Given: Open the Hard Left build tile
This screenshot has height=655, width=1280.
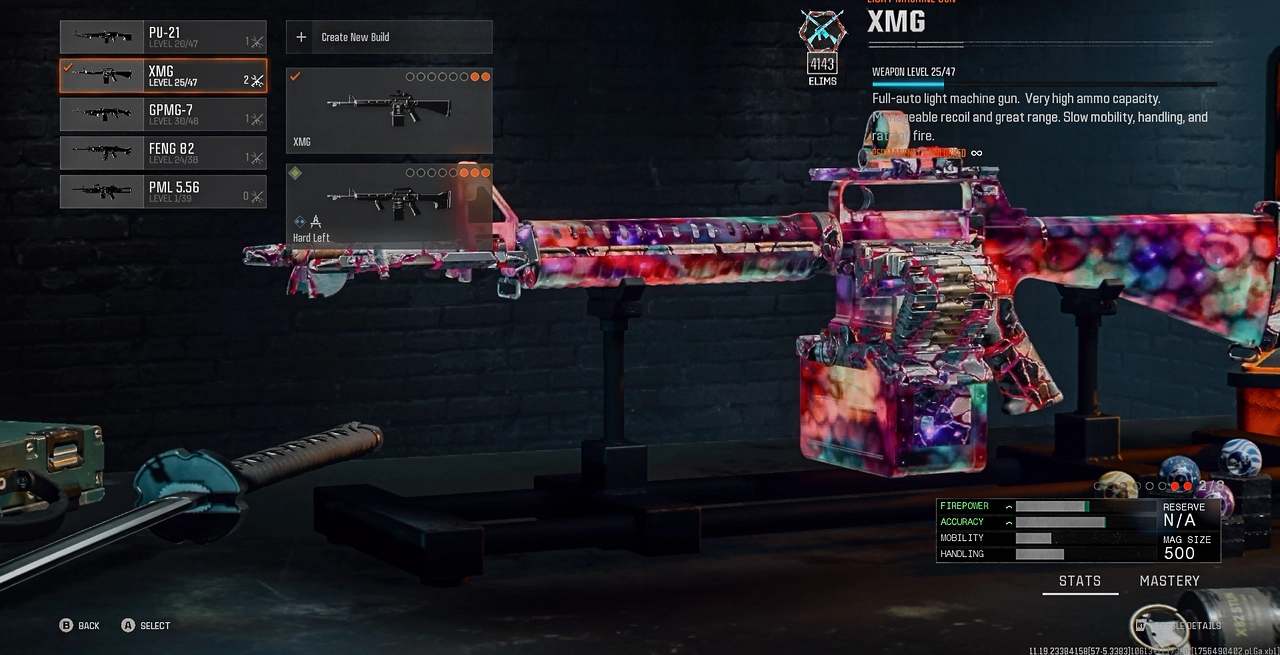Looking at the screenshot, I should (389, 206).
